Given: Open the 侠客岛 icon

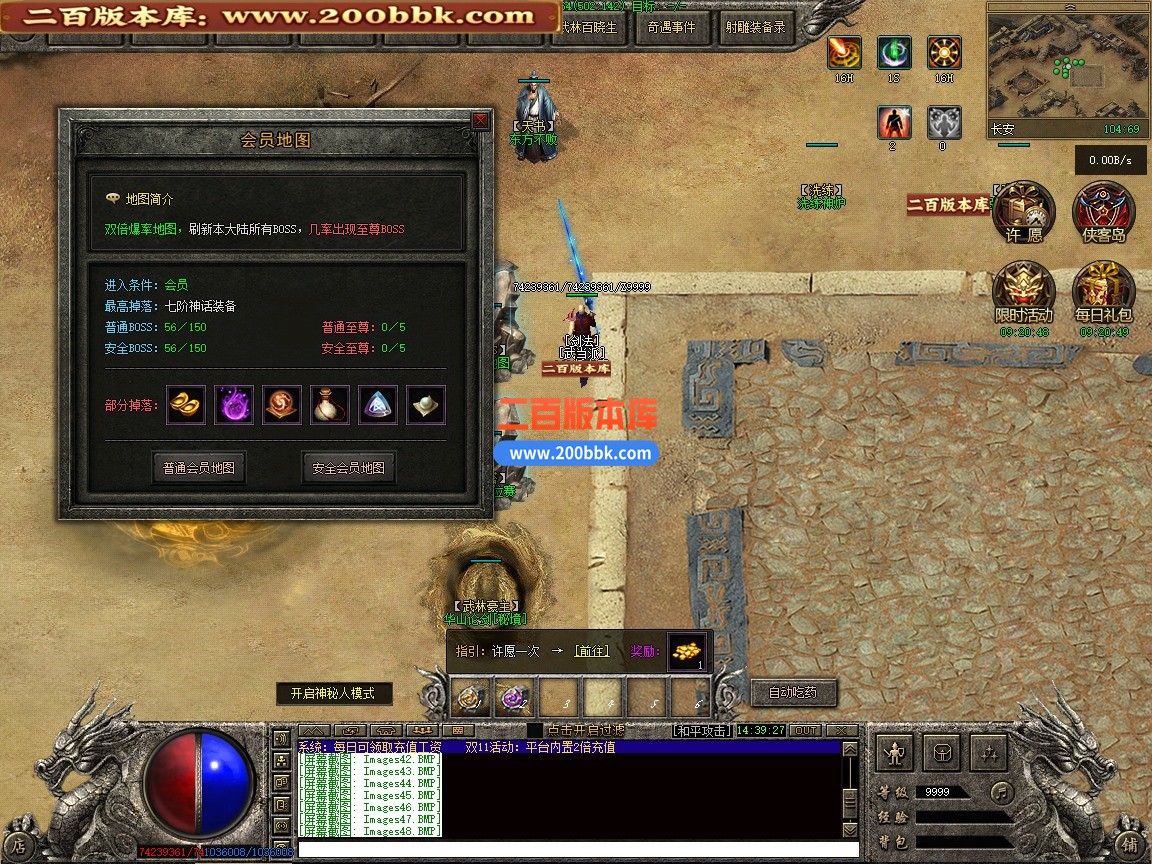Looking at the screenshot, I should click(x=1103, y=211).
